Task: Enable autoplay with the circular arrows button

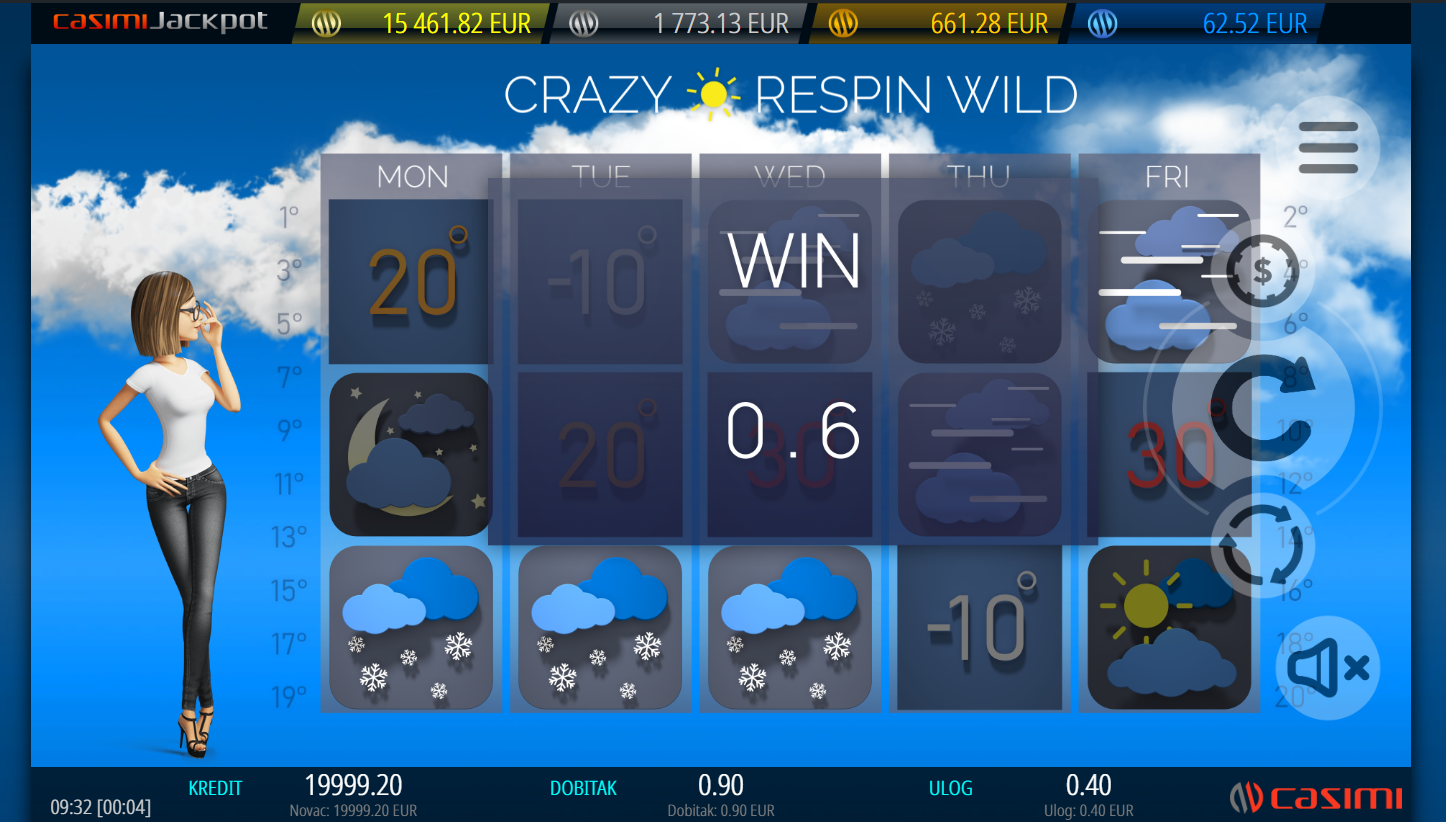Action: click(1262, 546)
